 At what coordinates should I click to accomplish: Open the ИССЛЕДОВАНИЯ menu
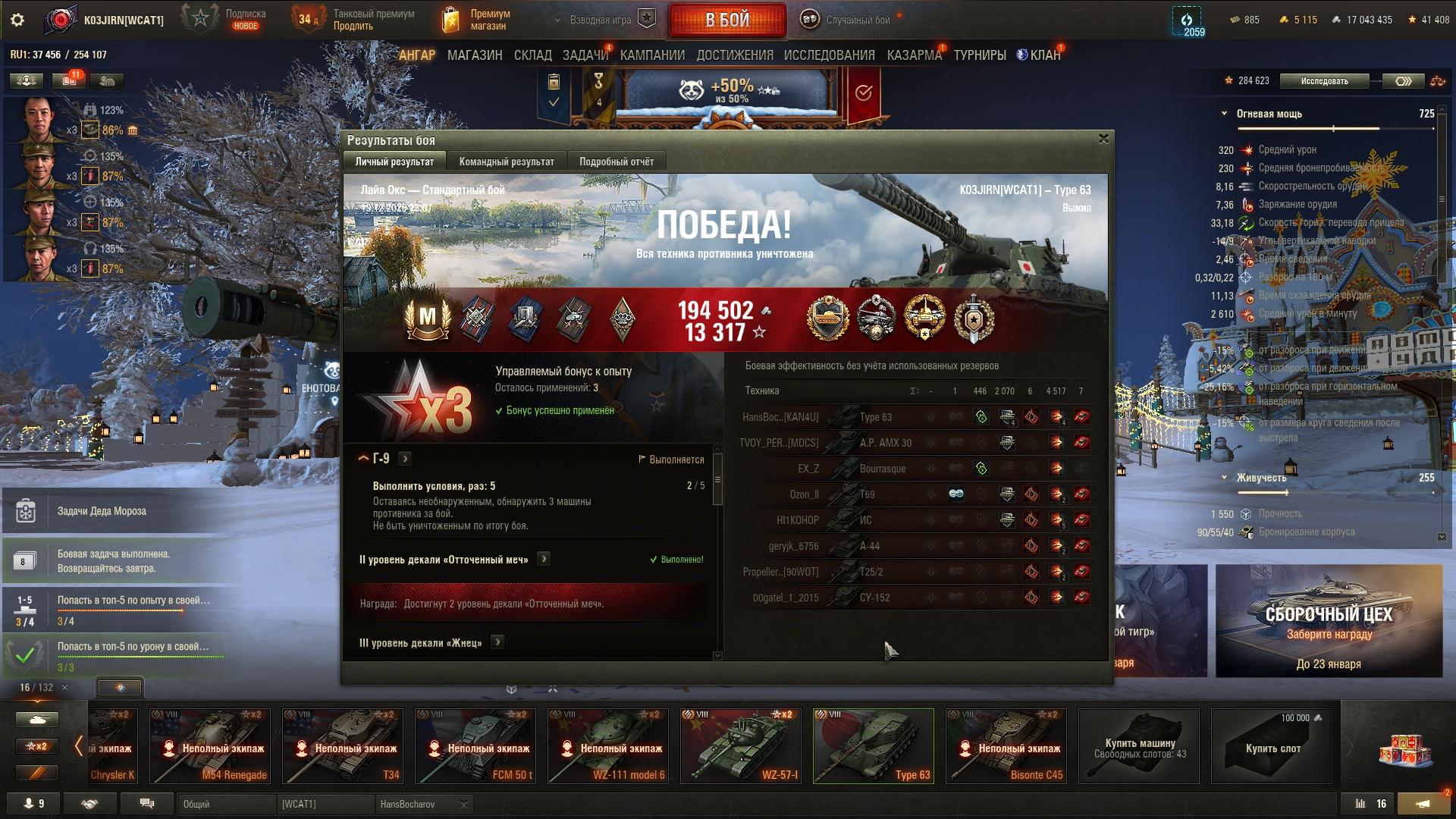pyautogui.click(x=829, y=55)
